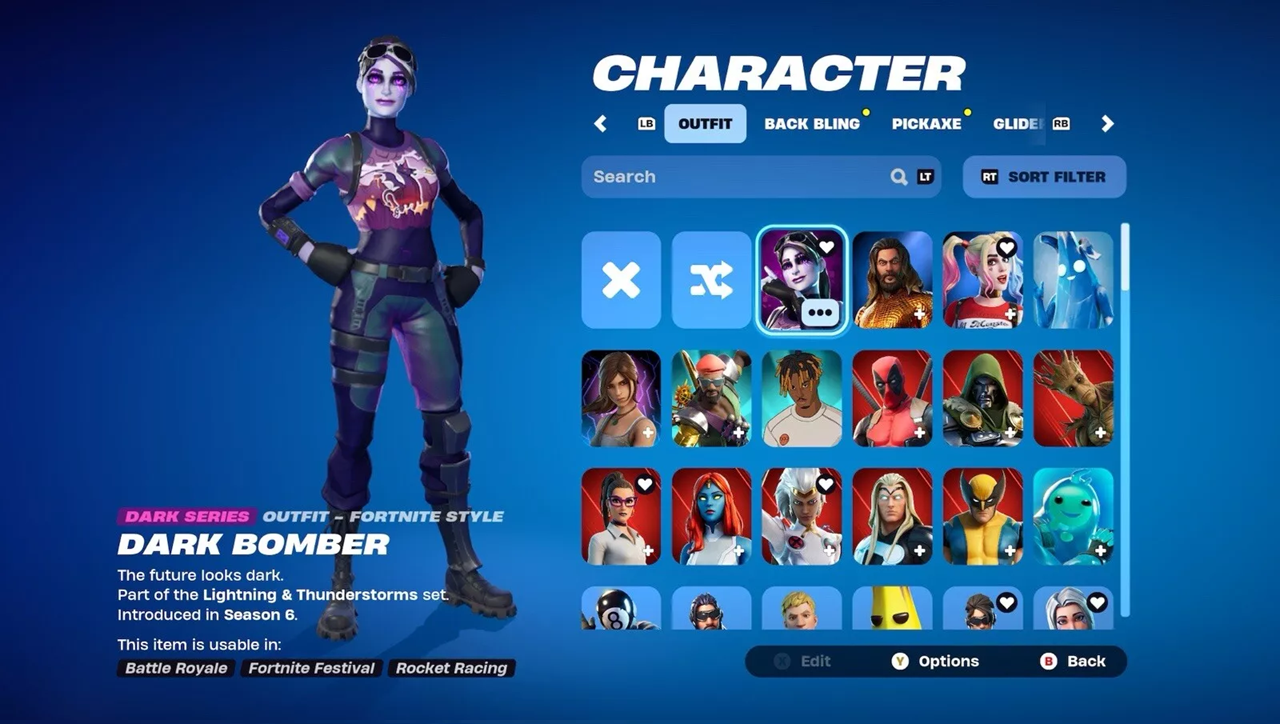This screenshot has width=1280, height=724.
Task: Pick the blue-skinned Mystique outfit
Action: [711, 516]
